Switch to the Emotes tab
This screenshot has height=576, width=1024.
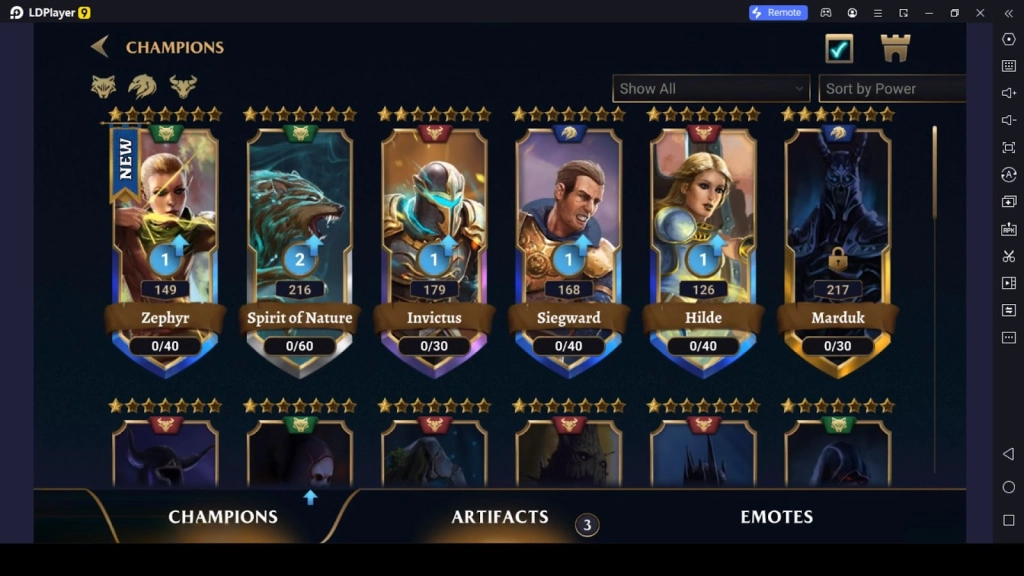(x=776, y=517)
